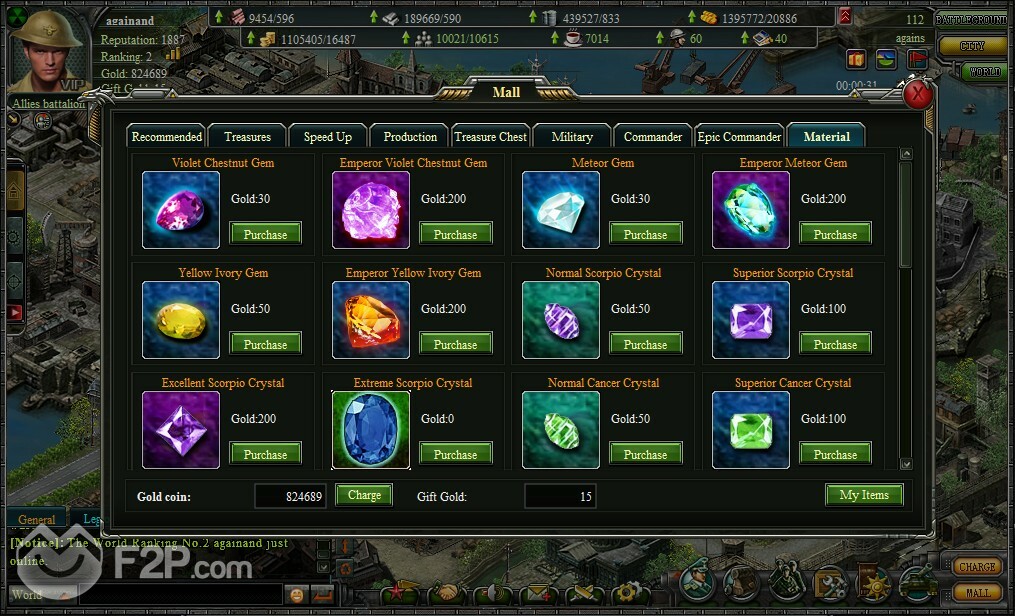The image size is (1015, 616).
Task: Select the Meteor Gem icon
Action: click(x=561, y=210)
